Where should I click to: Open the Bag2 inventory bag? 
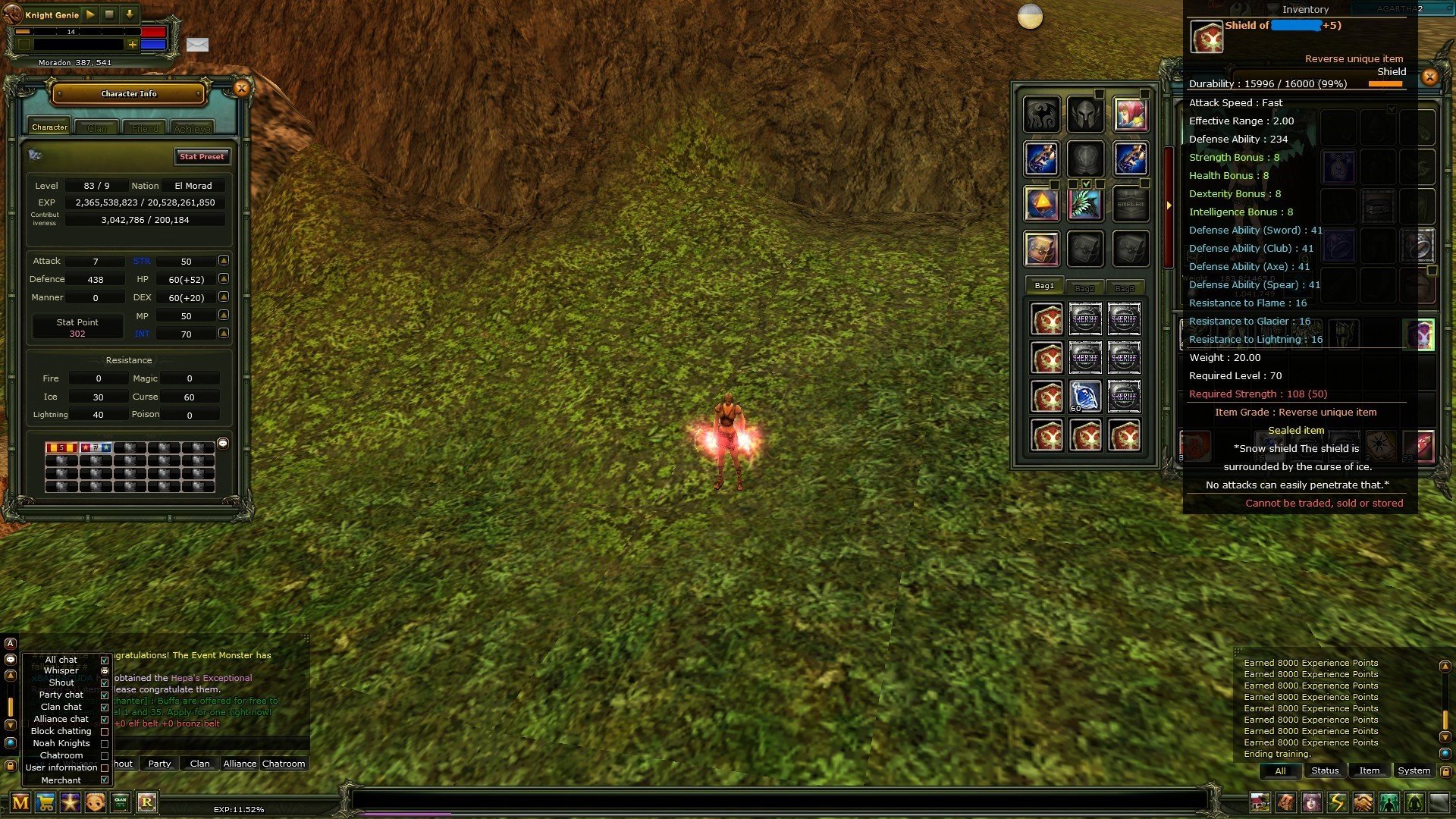[x=1086, y=287]
